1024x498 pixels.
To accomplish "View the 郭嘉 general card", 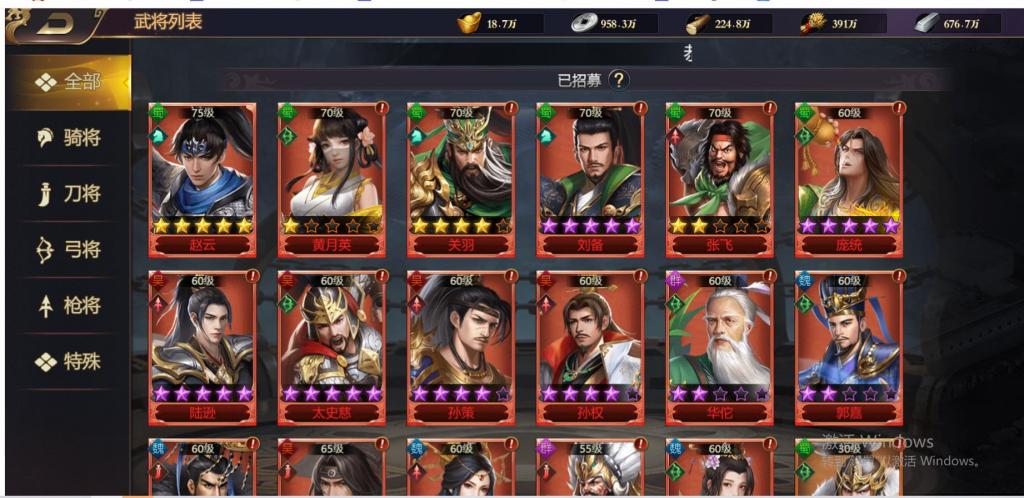I will pyautogui.click(x=849, y=345).
